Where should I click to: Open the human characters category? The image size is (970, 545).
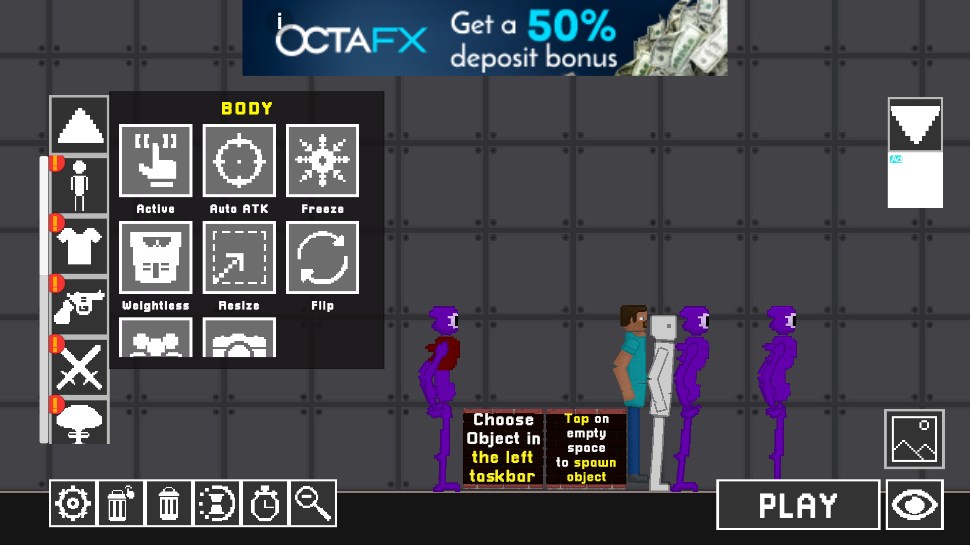[x=80, y=186]
